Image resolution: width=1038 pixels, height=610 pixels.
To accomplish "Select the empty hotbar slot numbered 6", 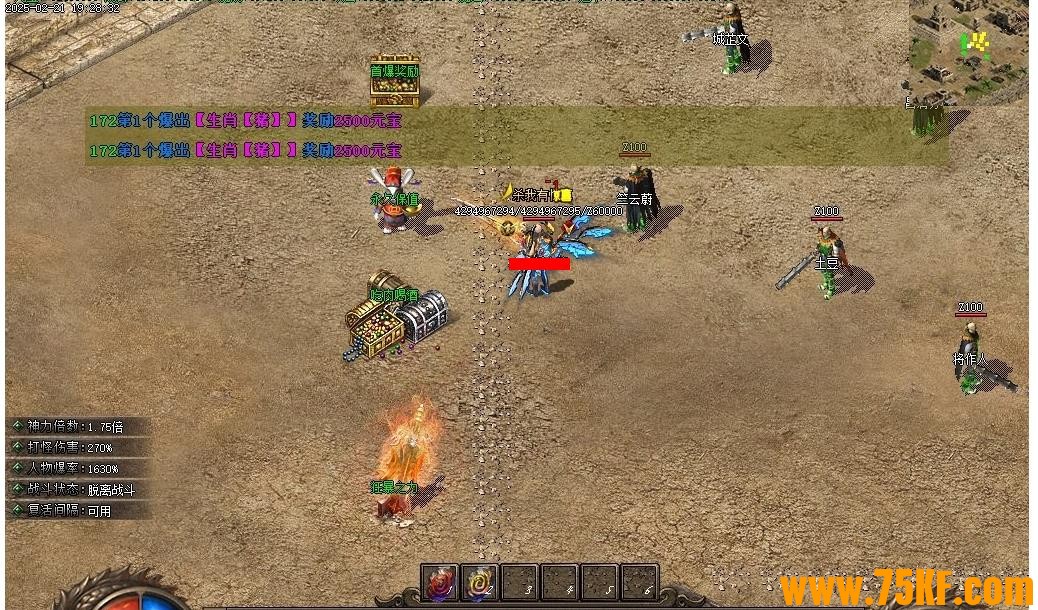I will tap(639, 581).
